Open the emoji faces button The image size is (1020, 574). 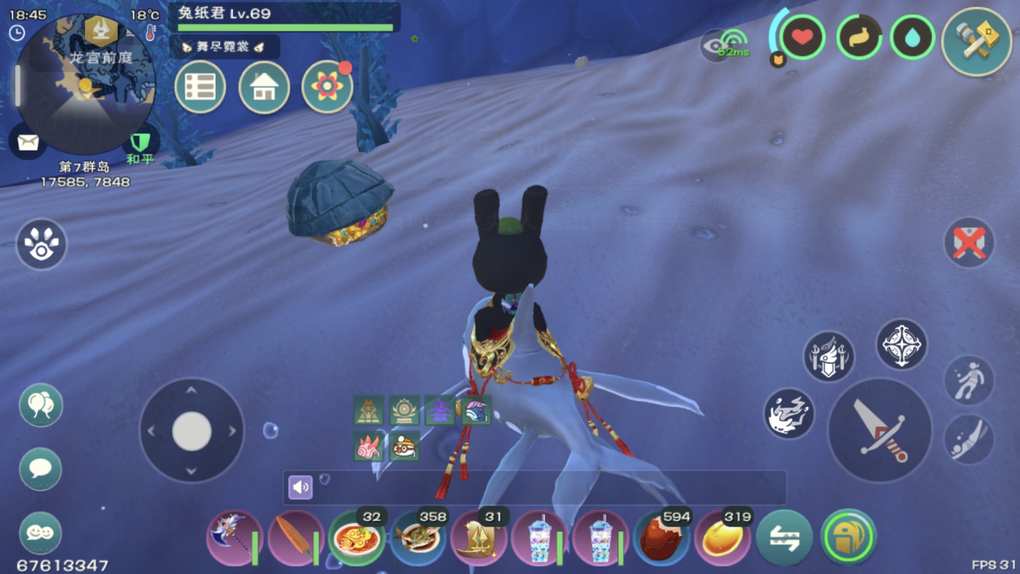pos(41,533)
